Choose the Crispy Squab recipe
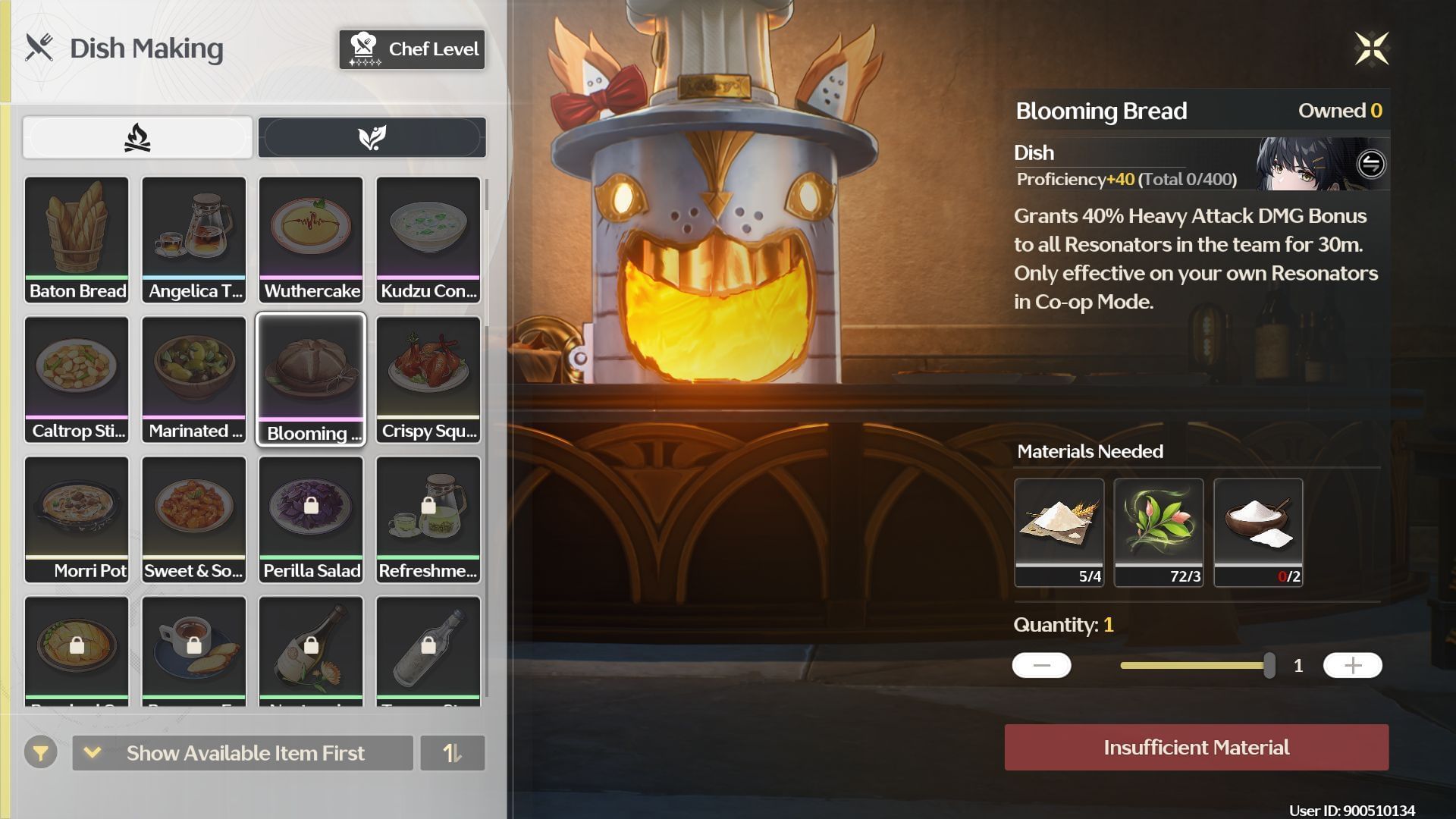The image size is (1456, 819). pos(428,379)
